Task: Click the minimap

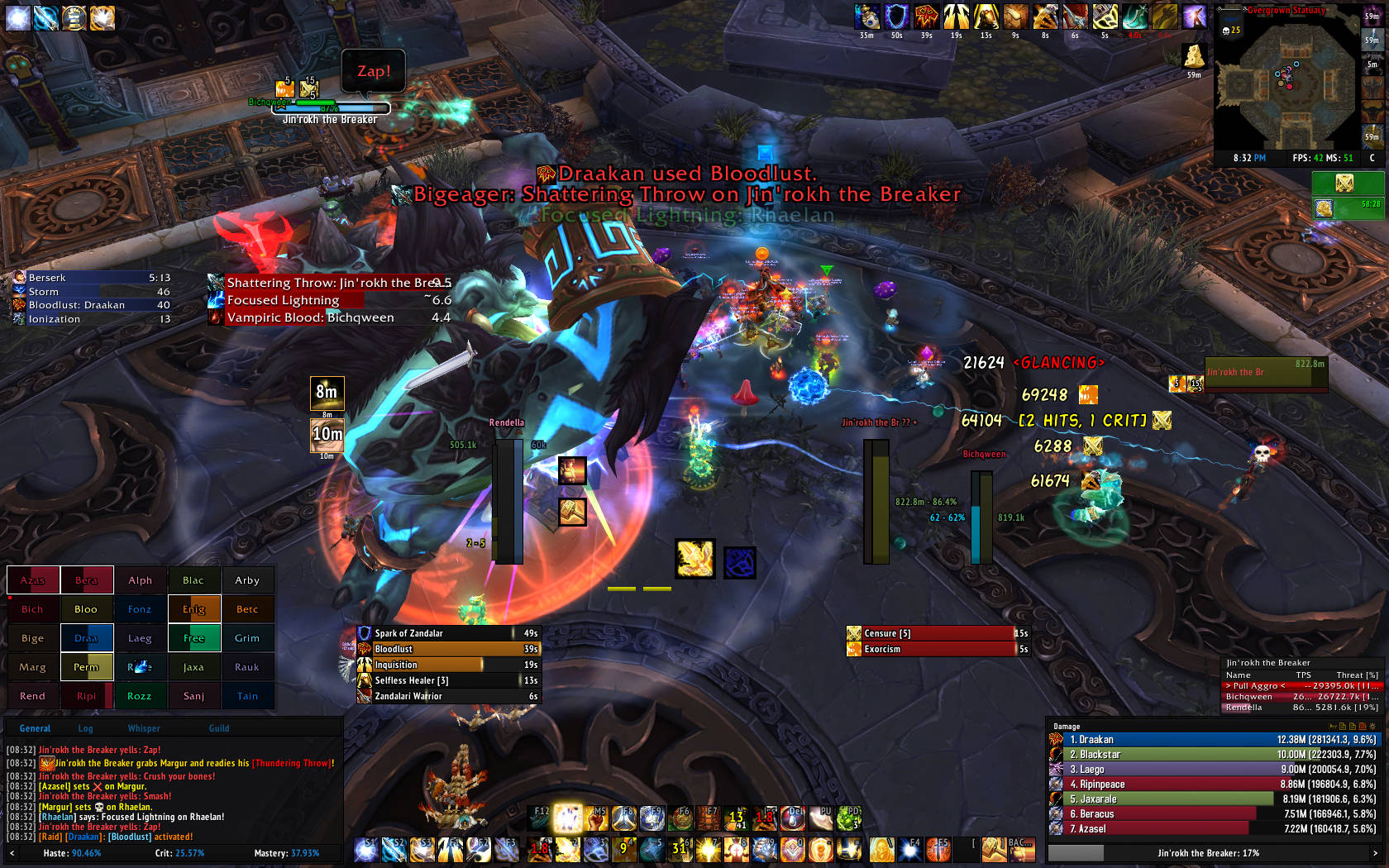Action: 1286,81
